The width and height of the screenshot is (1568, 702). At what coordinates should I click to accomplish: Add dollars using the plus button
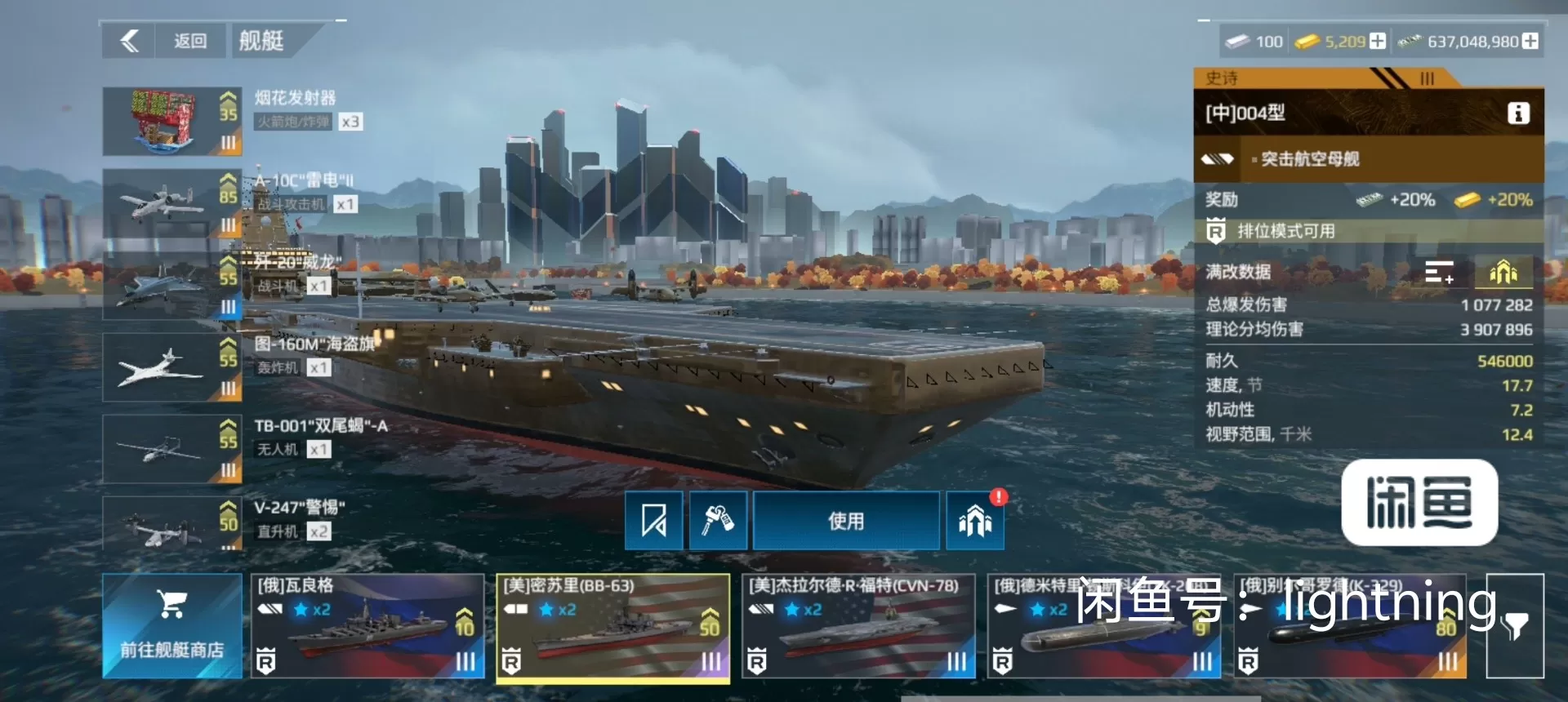pyautogui.click(x=1530, y=41)
